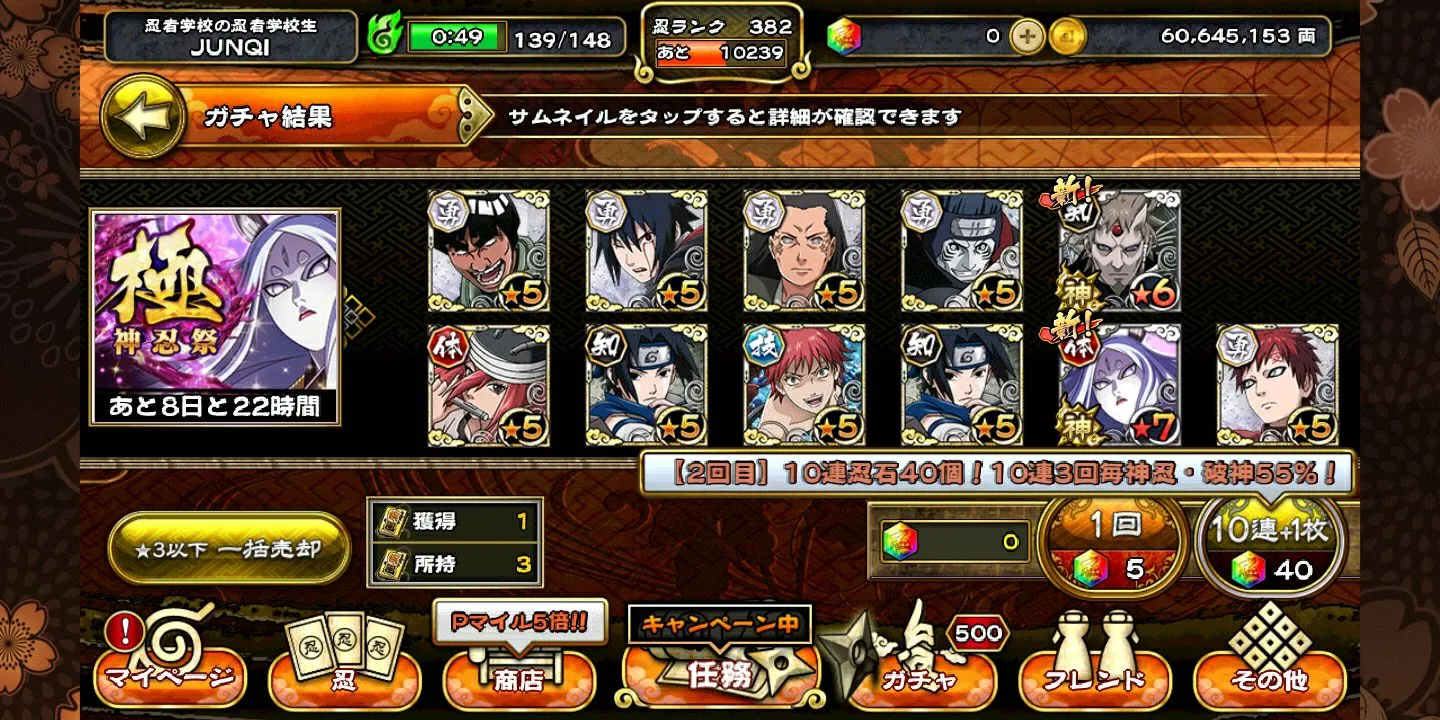Inspect the Hashirama ★5 card thumbnail
Screen dimensions: 1440x720
coord(804,251)
